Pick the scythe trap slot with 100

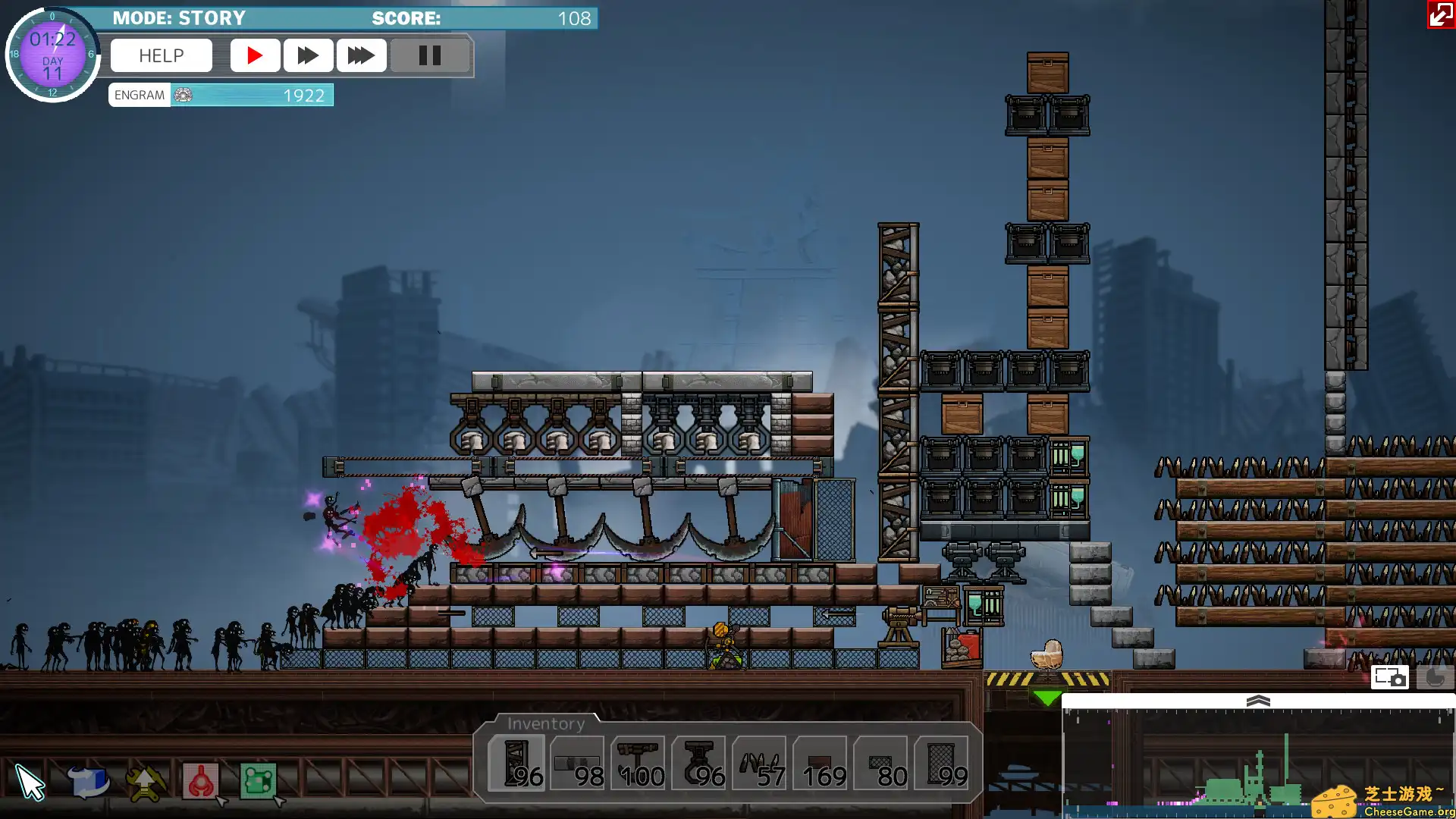click(638, 764)
